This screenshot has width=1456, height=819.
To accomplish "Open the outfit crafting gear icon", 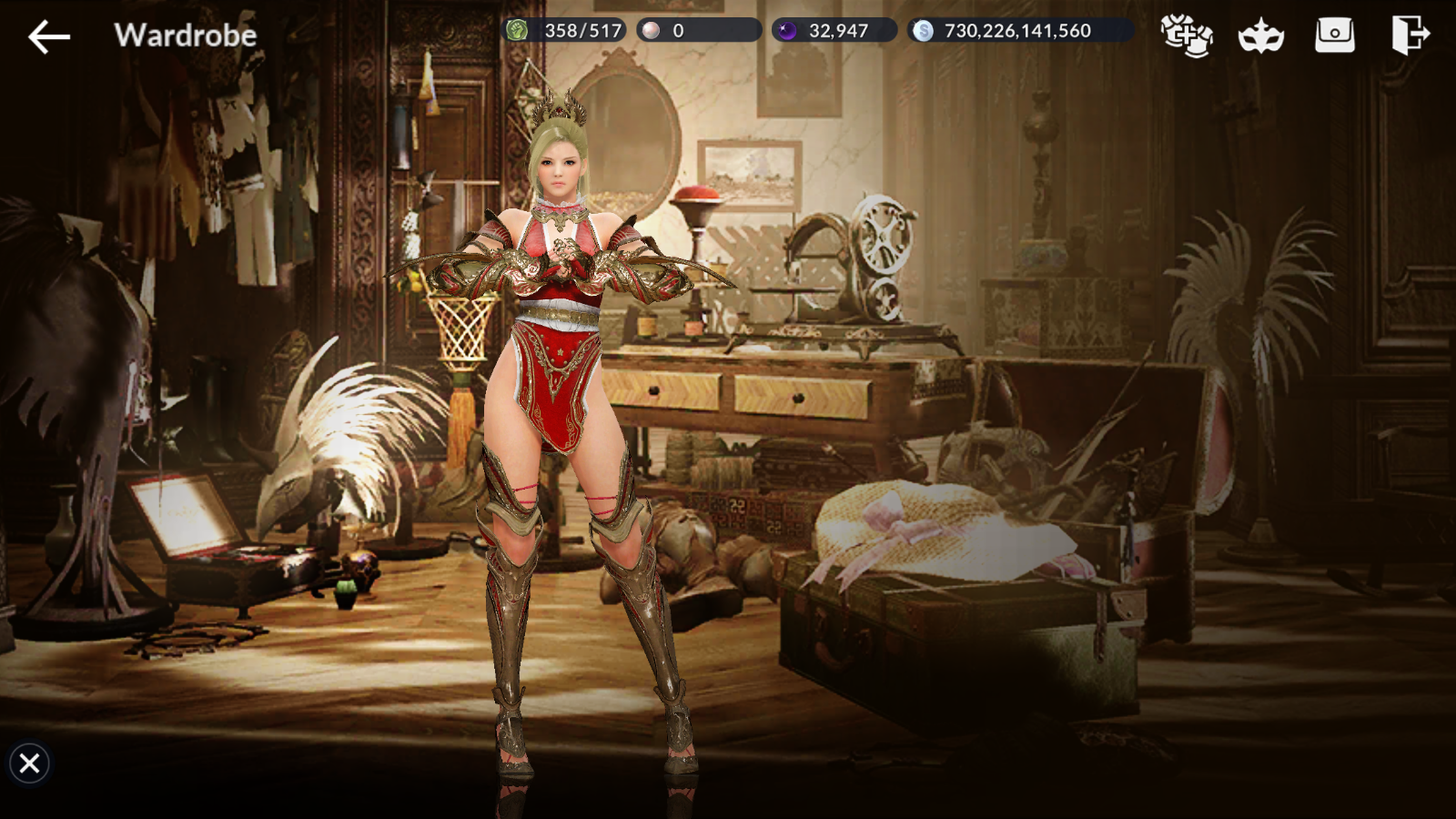I will (1187, 35).
